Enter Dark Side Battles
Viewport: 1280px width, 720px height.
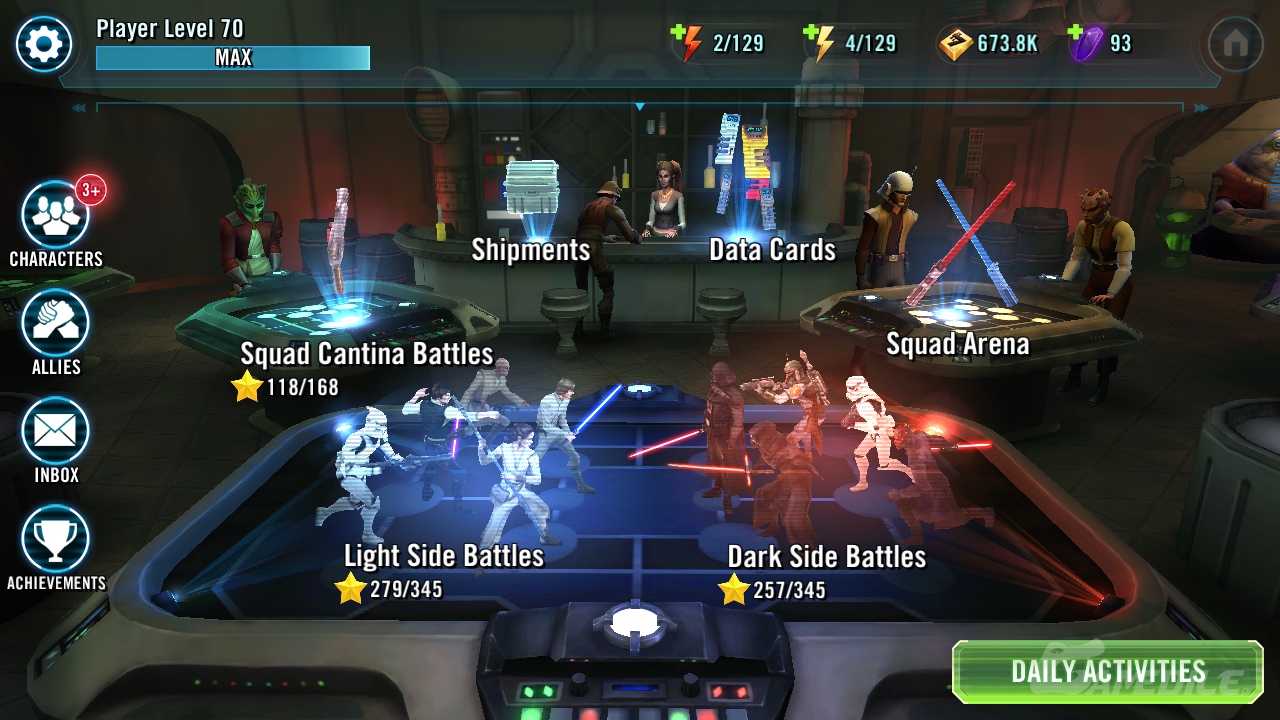pos(826,556)
